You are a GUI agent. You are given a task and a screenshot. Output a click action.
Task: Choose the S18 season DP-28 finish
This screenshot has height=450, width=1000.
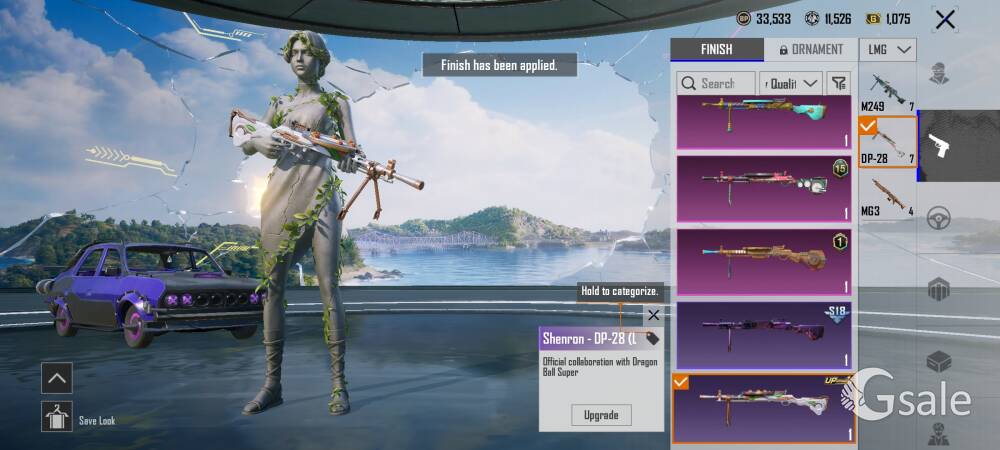762,335
